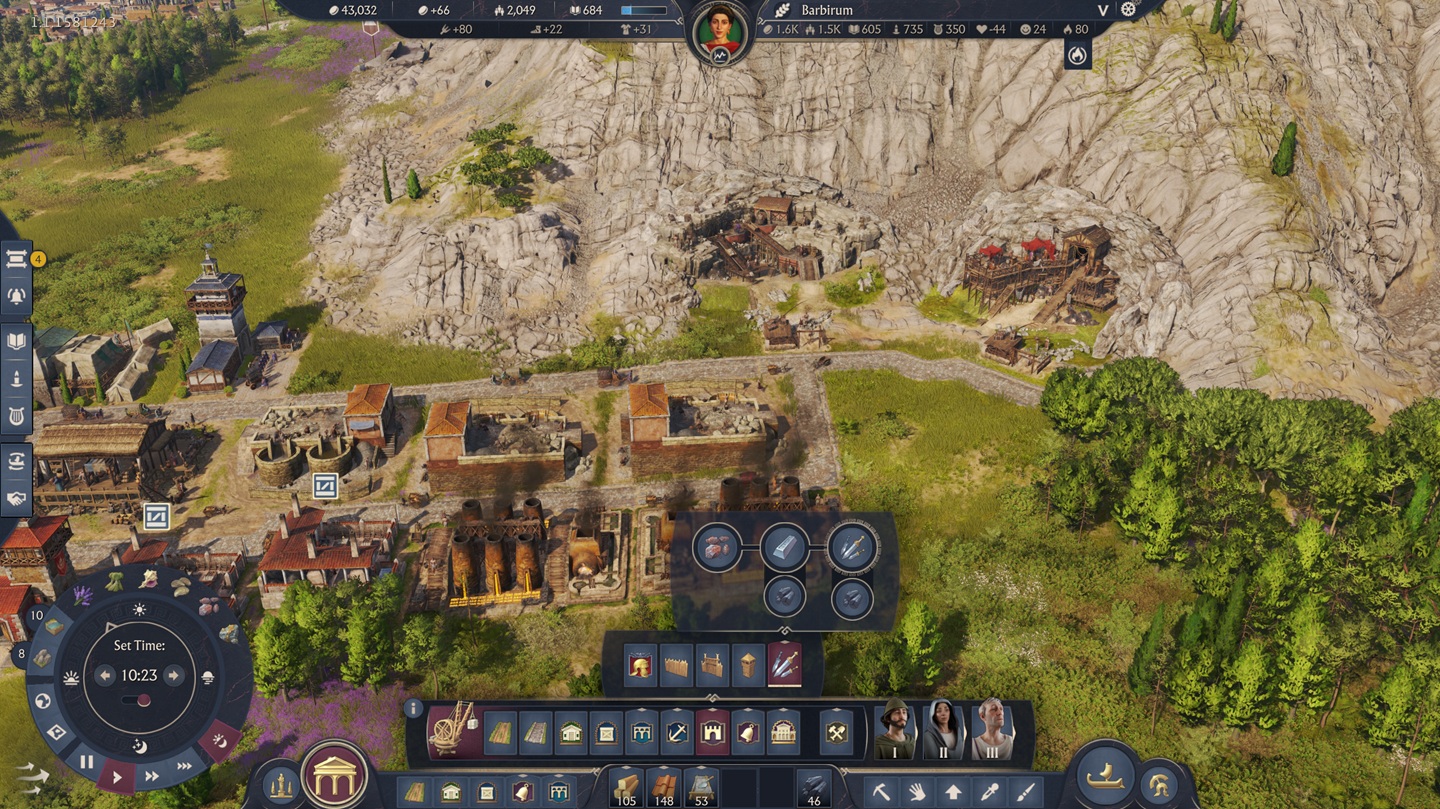Open the handshake diplomacy menu
This screenshot has height=809, width=1440.
[17, 497]
